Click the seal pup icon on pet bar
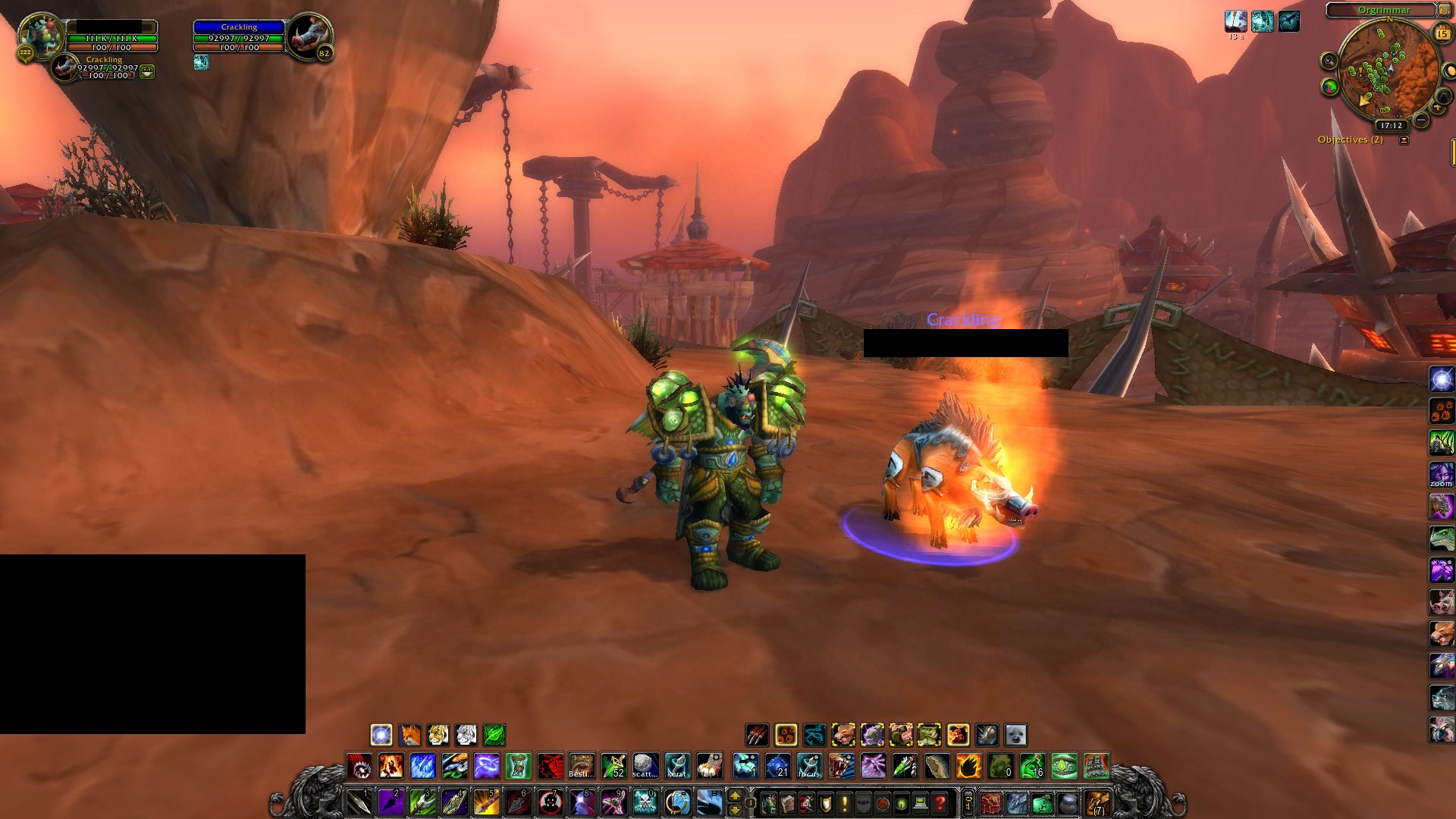This screenshot has width=1456, height=819. [x=1015, y=735]
